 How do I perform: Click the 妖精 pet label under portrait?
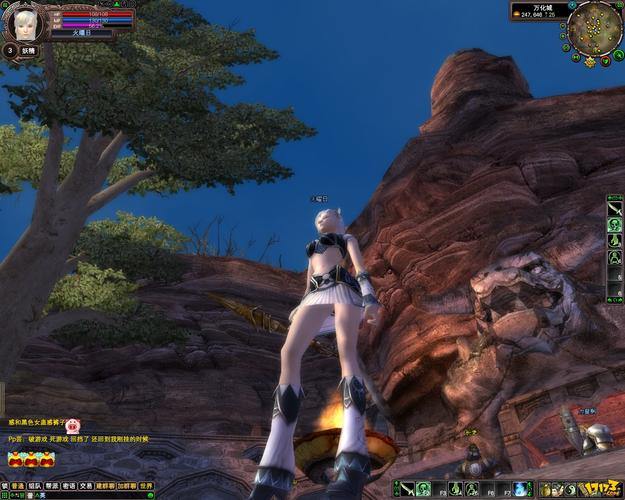tap(28, 50)
